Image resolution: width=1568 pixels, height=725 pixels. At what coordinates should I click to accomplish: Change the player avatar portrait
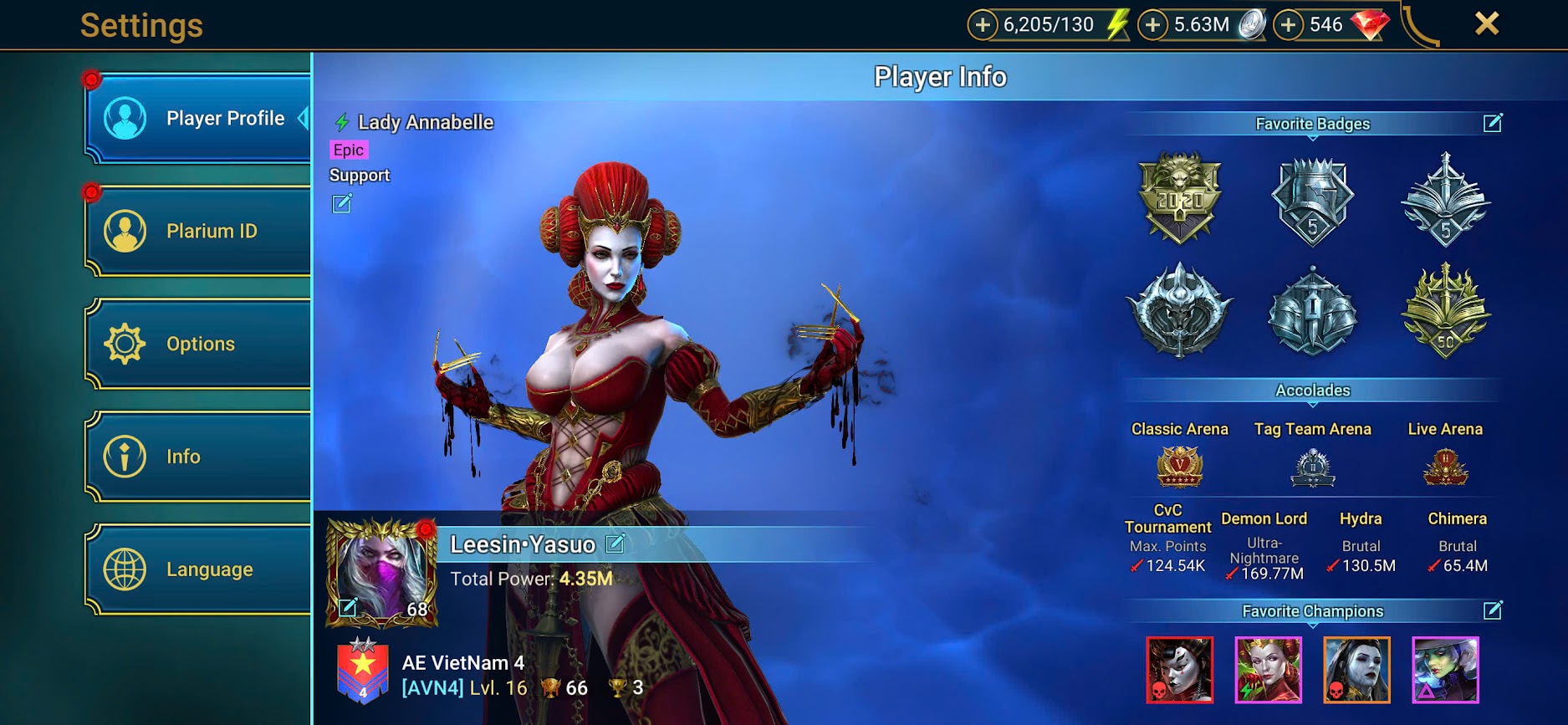[x=348, y=608]
